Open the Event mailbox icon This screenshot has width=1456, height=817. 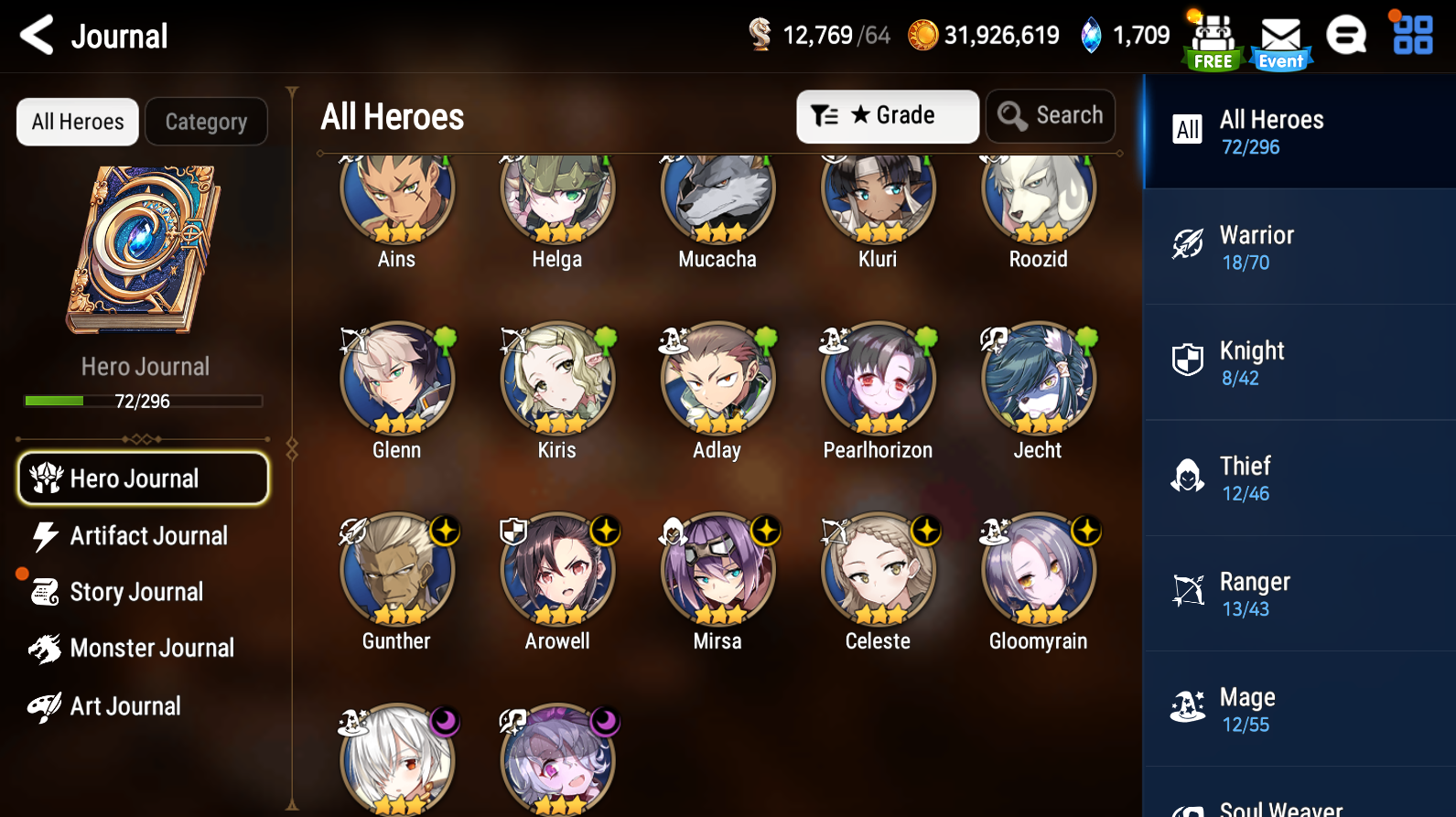tap(1280, 37)
